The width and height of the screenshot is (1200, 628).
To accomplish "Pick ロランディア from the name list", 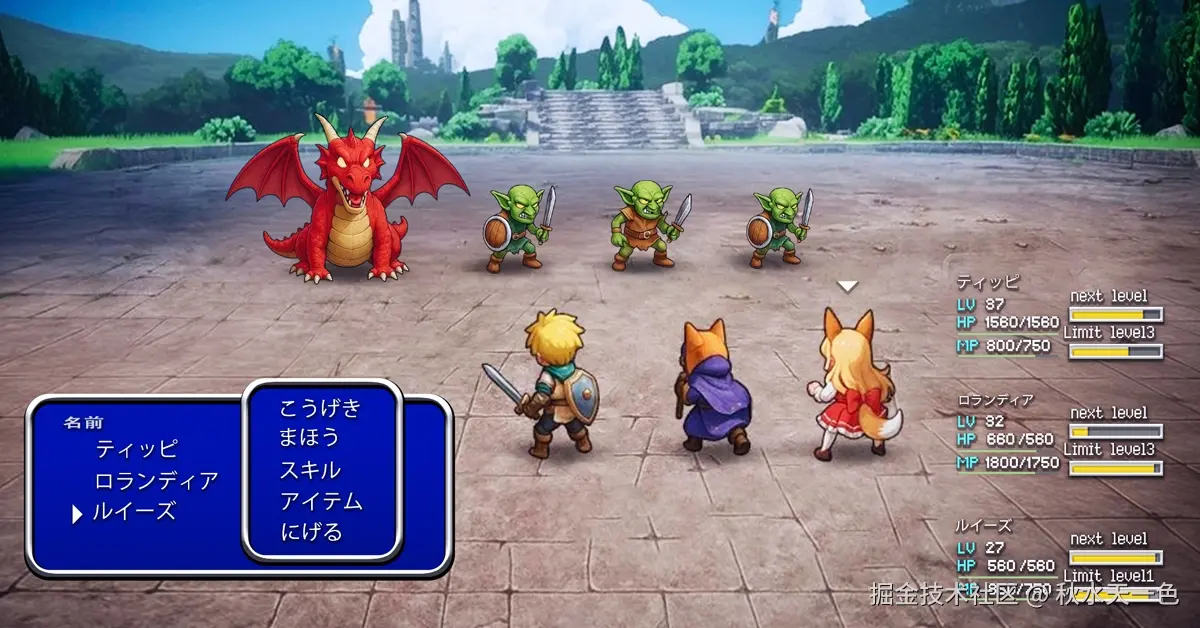I will 156,481.
